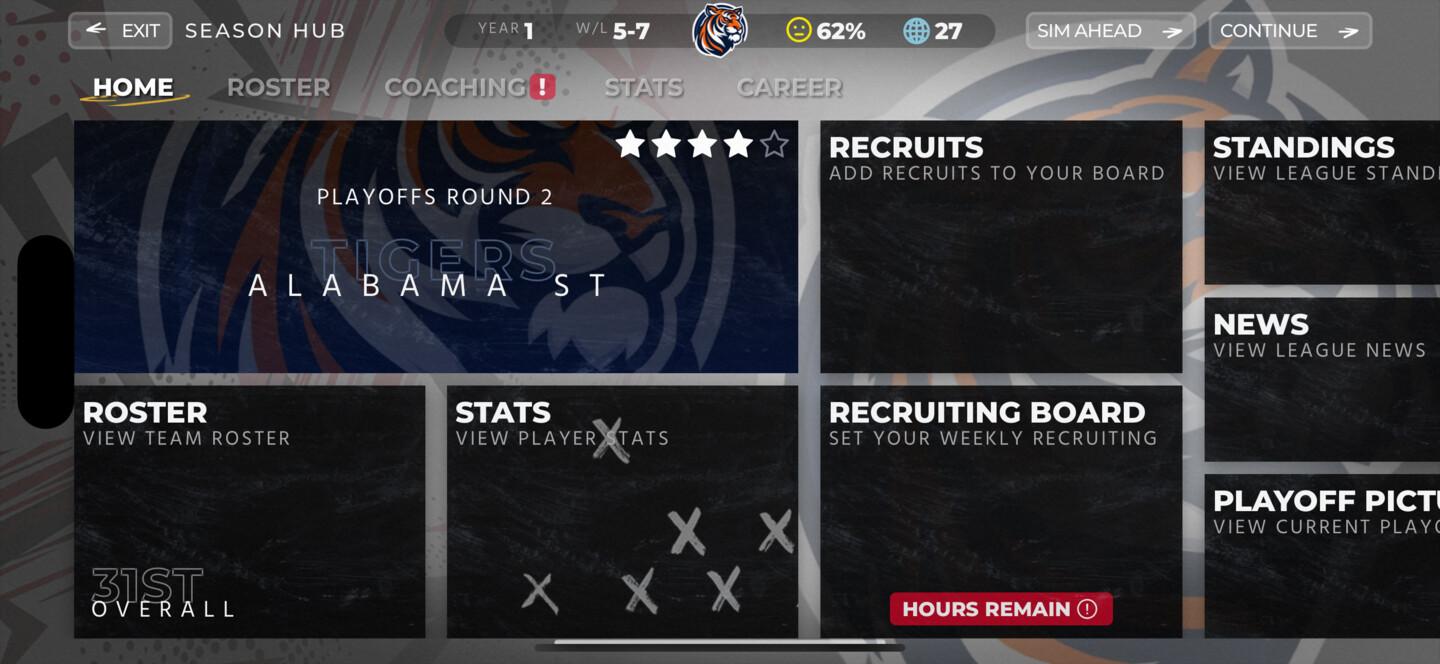Screen dimensions: 1440x664
Task: Click the Tigers team logo
Action: click(x=720, y=30)
